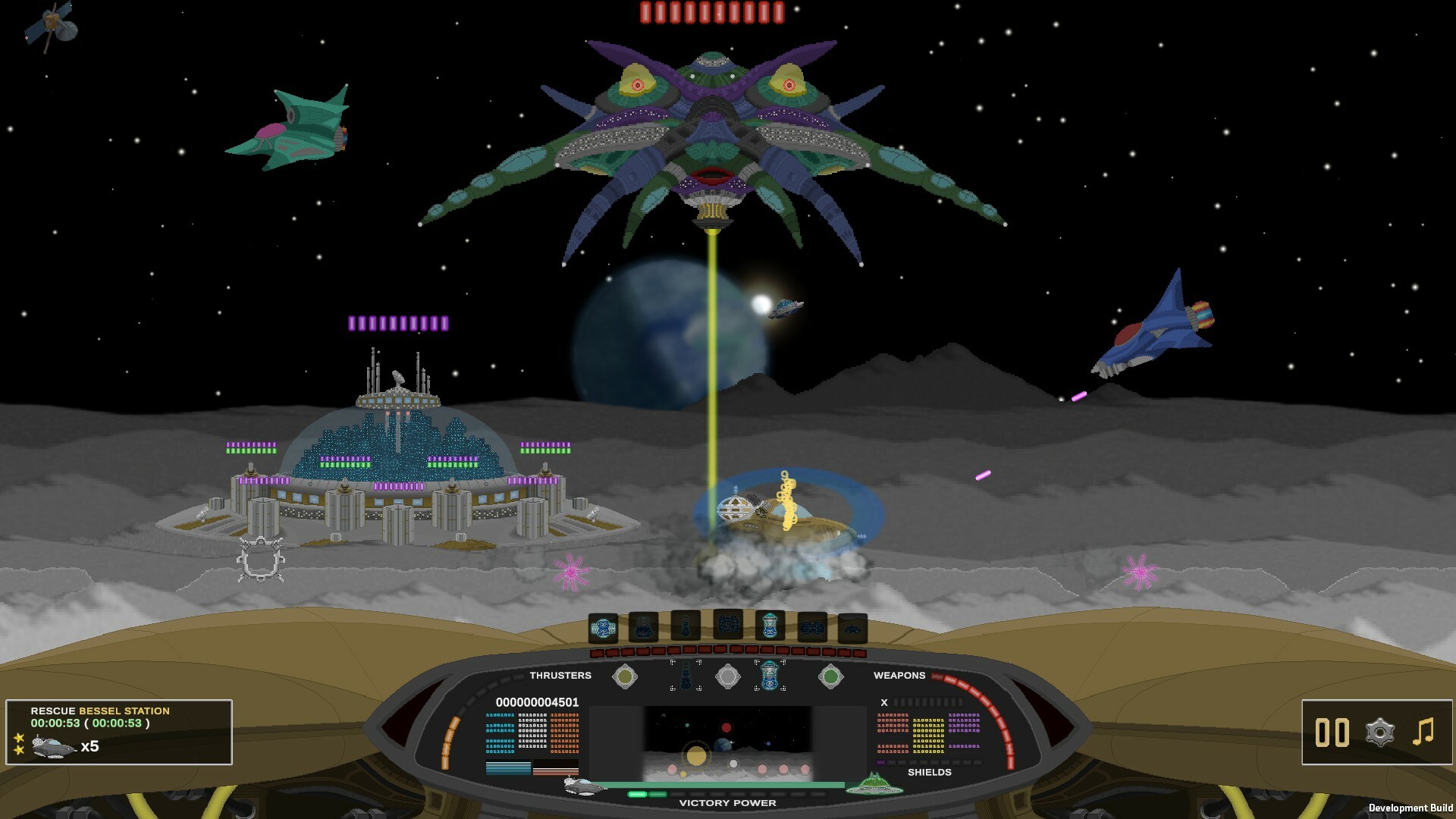Screen dimensions: 1456x819
Task: Click the rightmost small ship module slot
Action: pyautogui.click(x=855, y=628)
